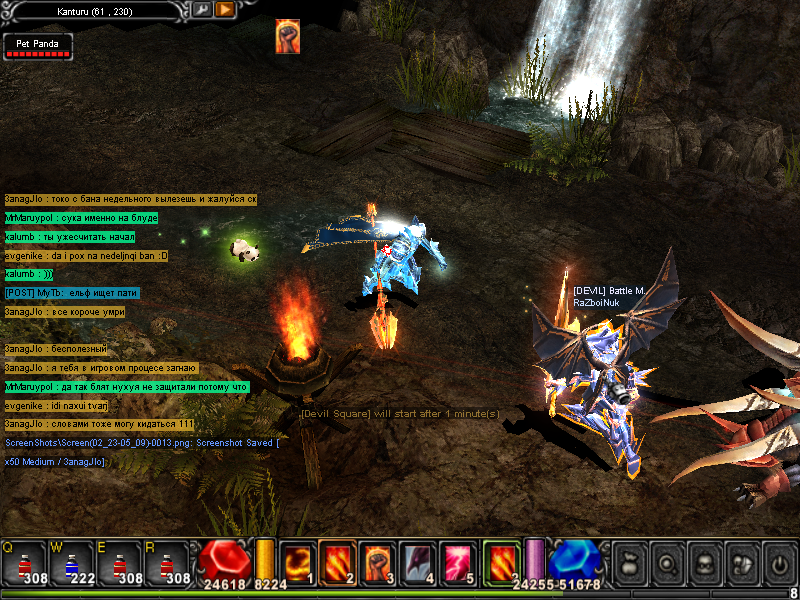Use the blue mana potion in W slot
The width and height of the screenshot is (800, 600).
tap(71, 563)
